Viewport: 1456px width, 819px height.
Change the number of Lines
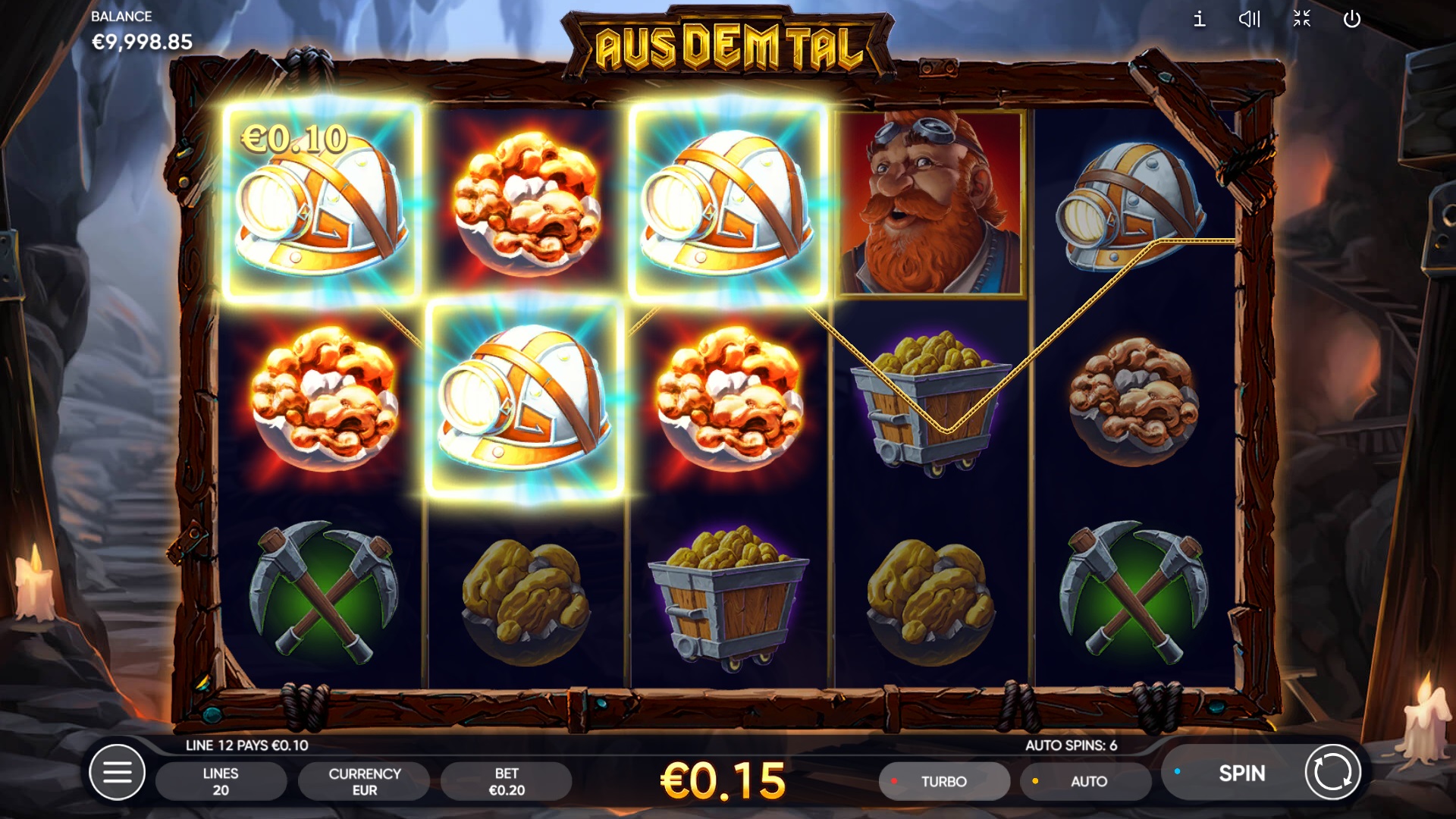(x=221, y=781)
